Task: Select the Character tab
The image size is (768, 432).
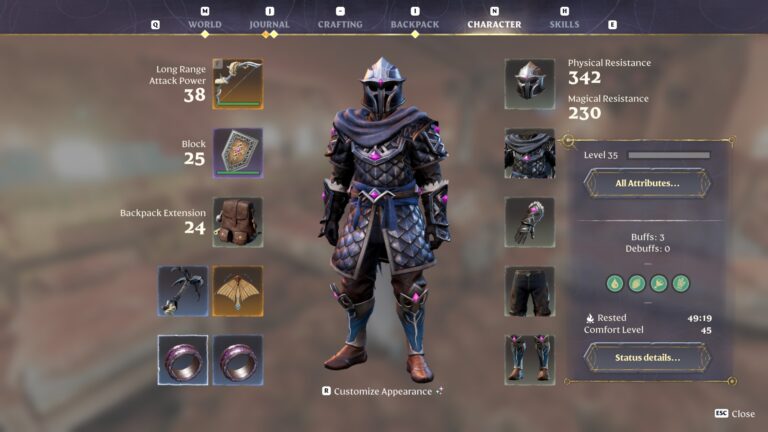Action: pos(494,24)
